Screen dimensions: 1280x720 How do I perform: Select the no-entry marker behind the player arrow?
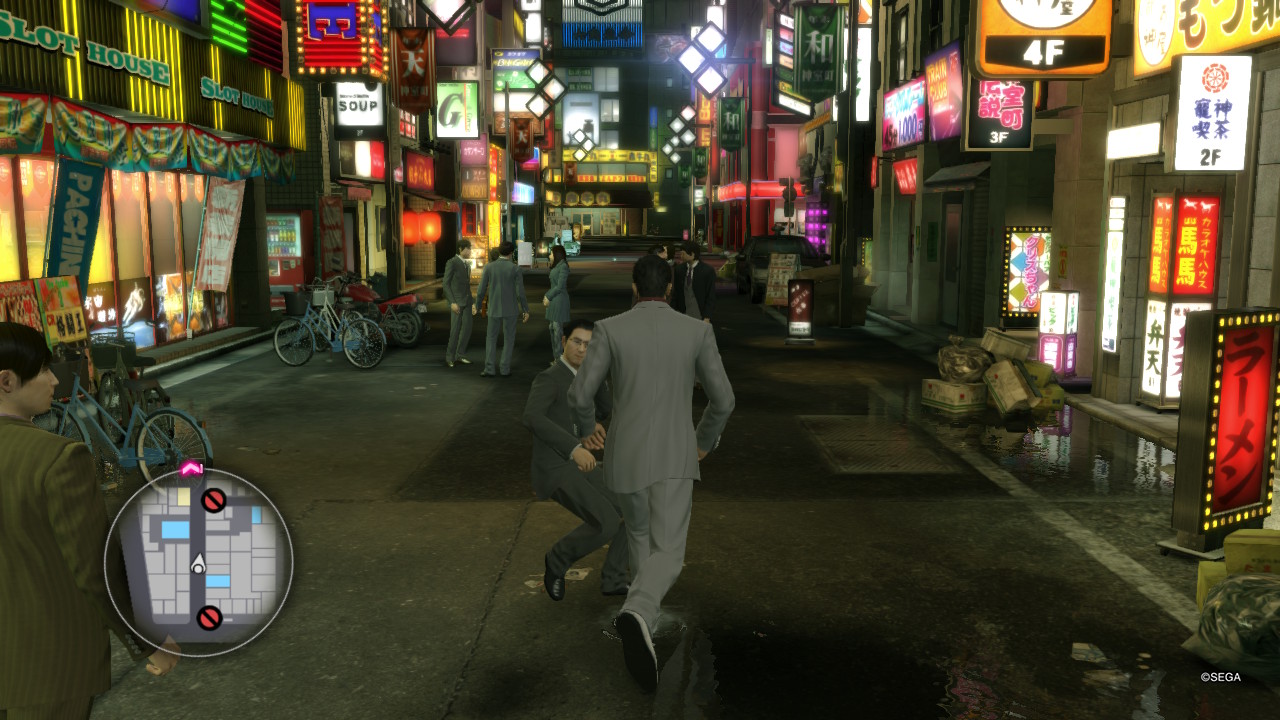click(x=209, y=618)
